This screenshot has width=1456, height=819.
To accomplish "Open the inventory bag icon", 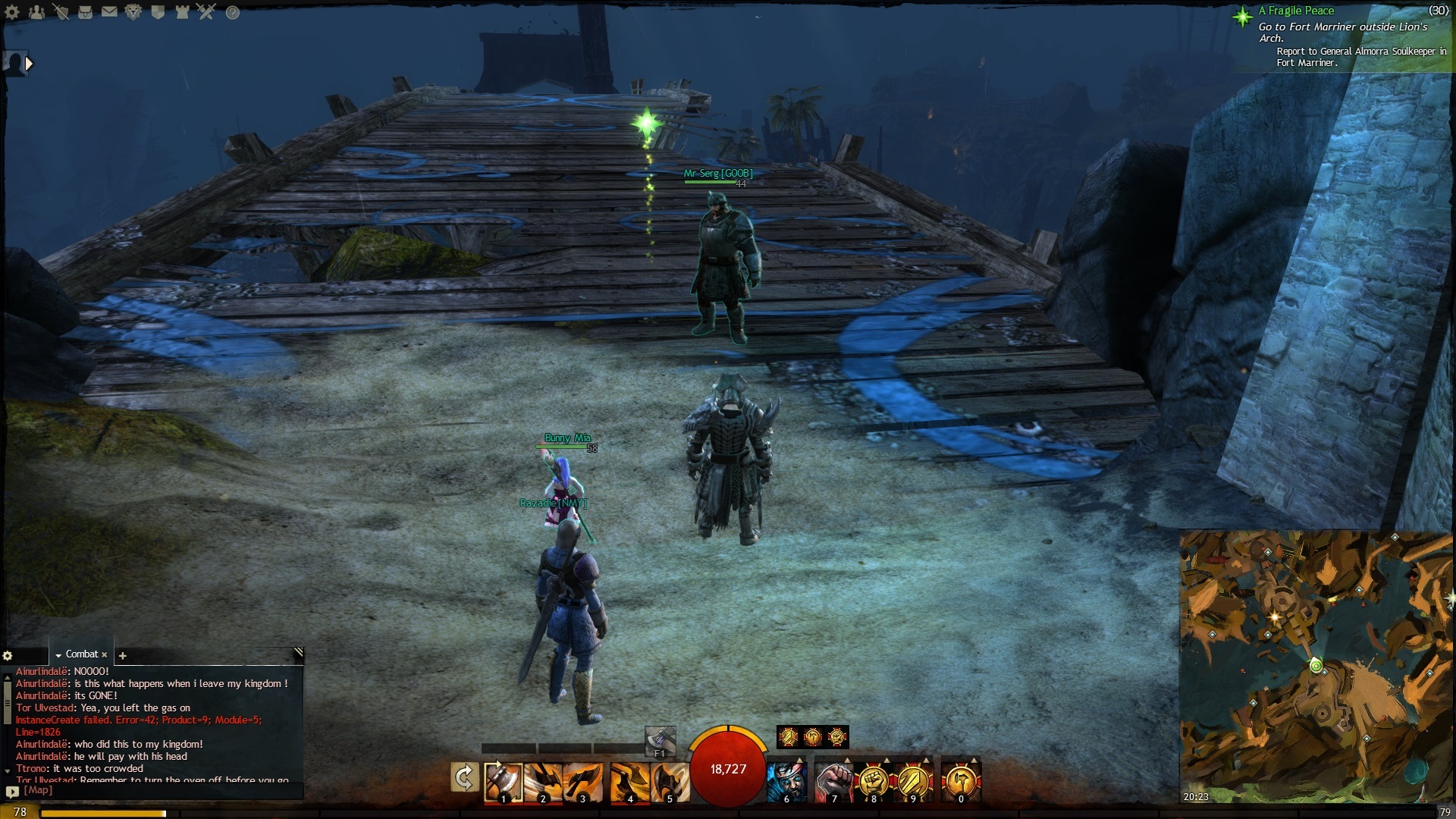I will coord(85,12).
